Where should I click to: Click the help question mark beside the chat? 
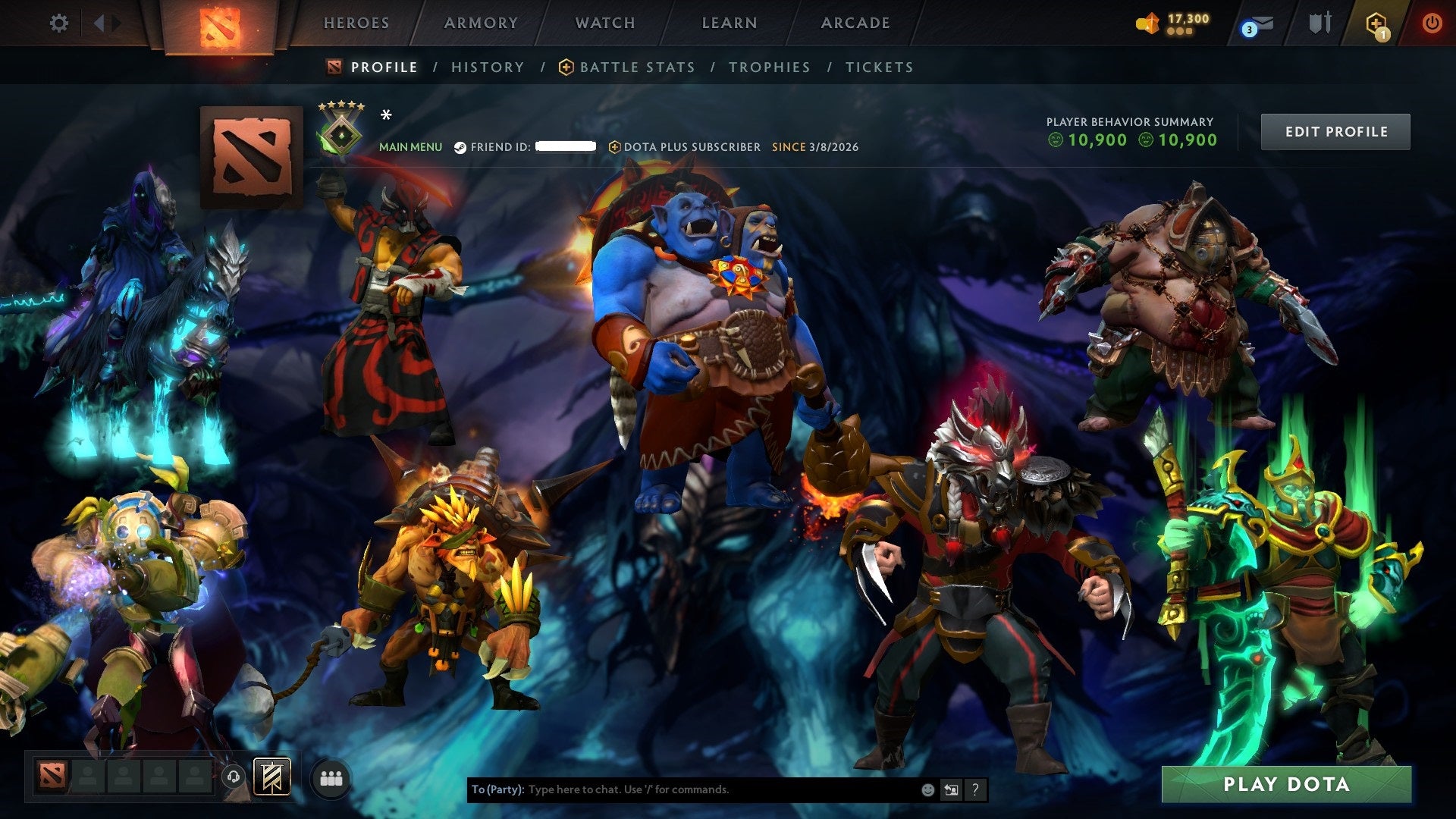pos(974,789)
